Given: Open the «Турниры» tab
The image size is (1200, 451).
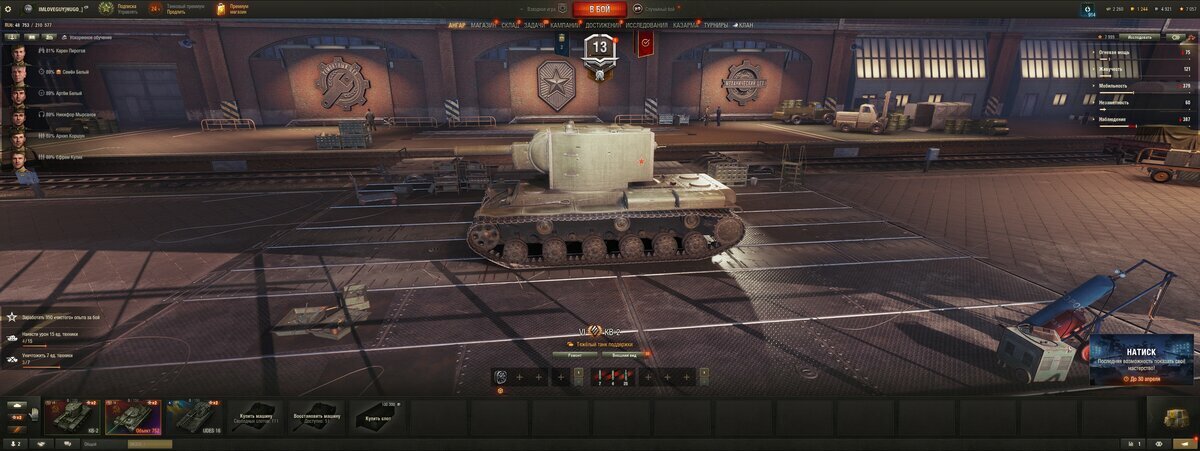Looking at the screenshot, I should (x=716, y=25).
